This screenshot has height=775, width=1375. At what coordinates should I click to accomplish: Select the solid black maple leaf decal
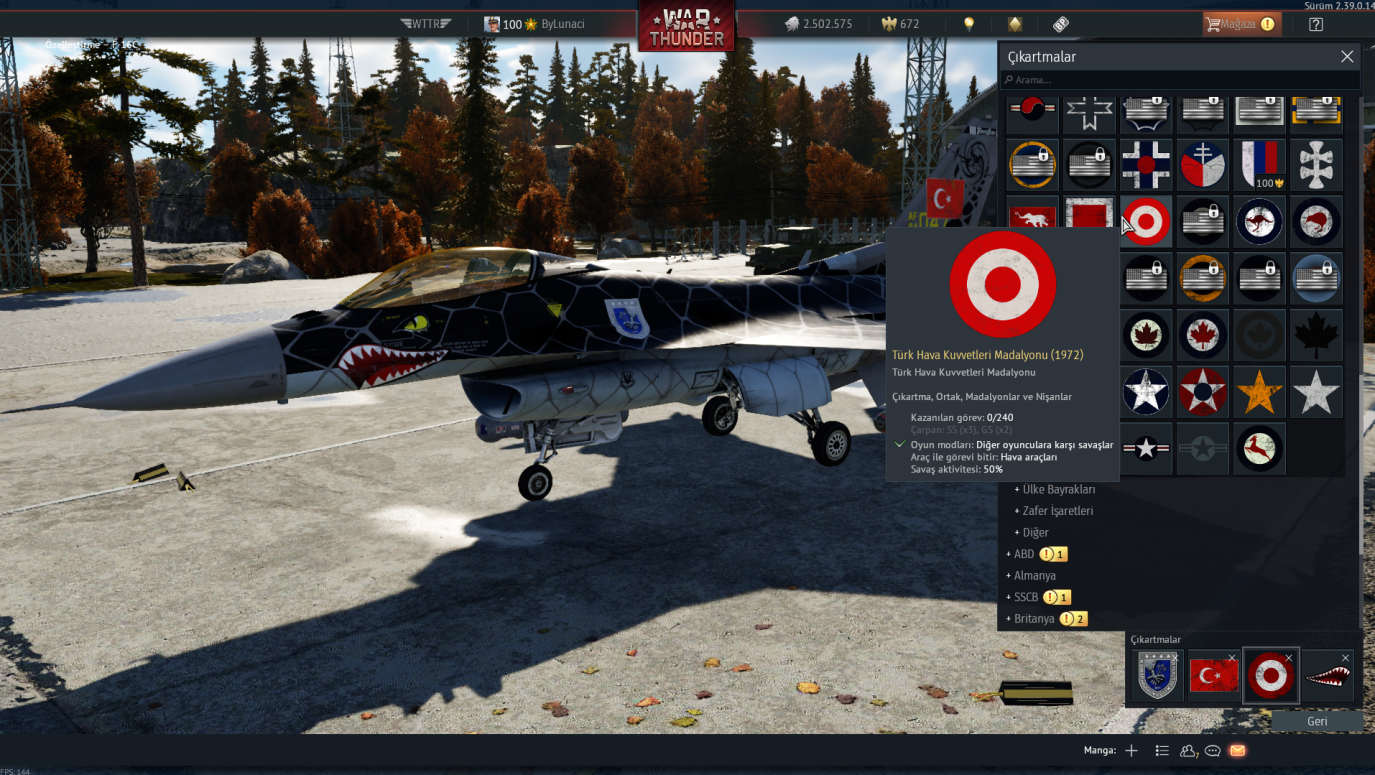[1315, 334]
